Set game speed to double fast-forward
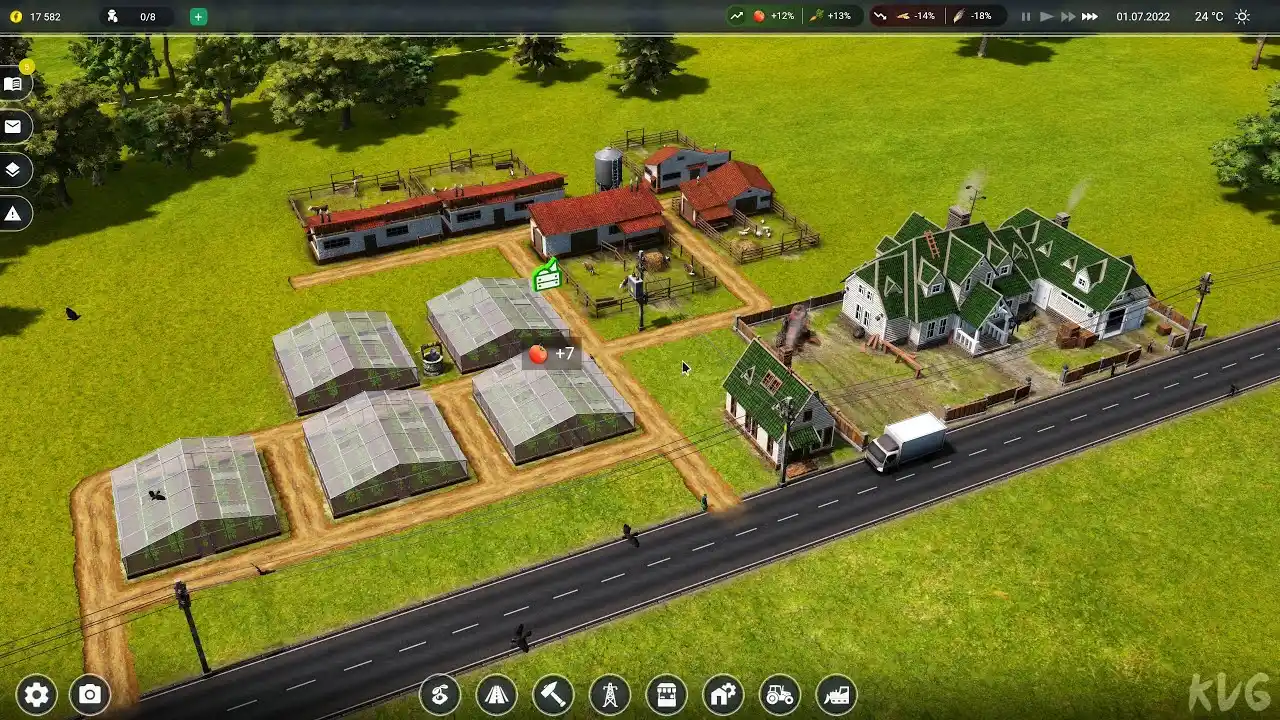Viewport: 1280px width, 720px height. click(x=1068, y=17)
